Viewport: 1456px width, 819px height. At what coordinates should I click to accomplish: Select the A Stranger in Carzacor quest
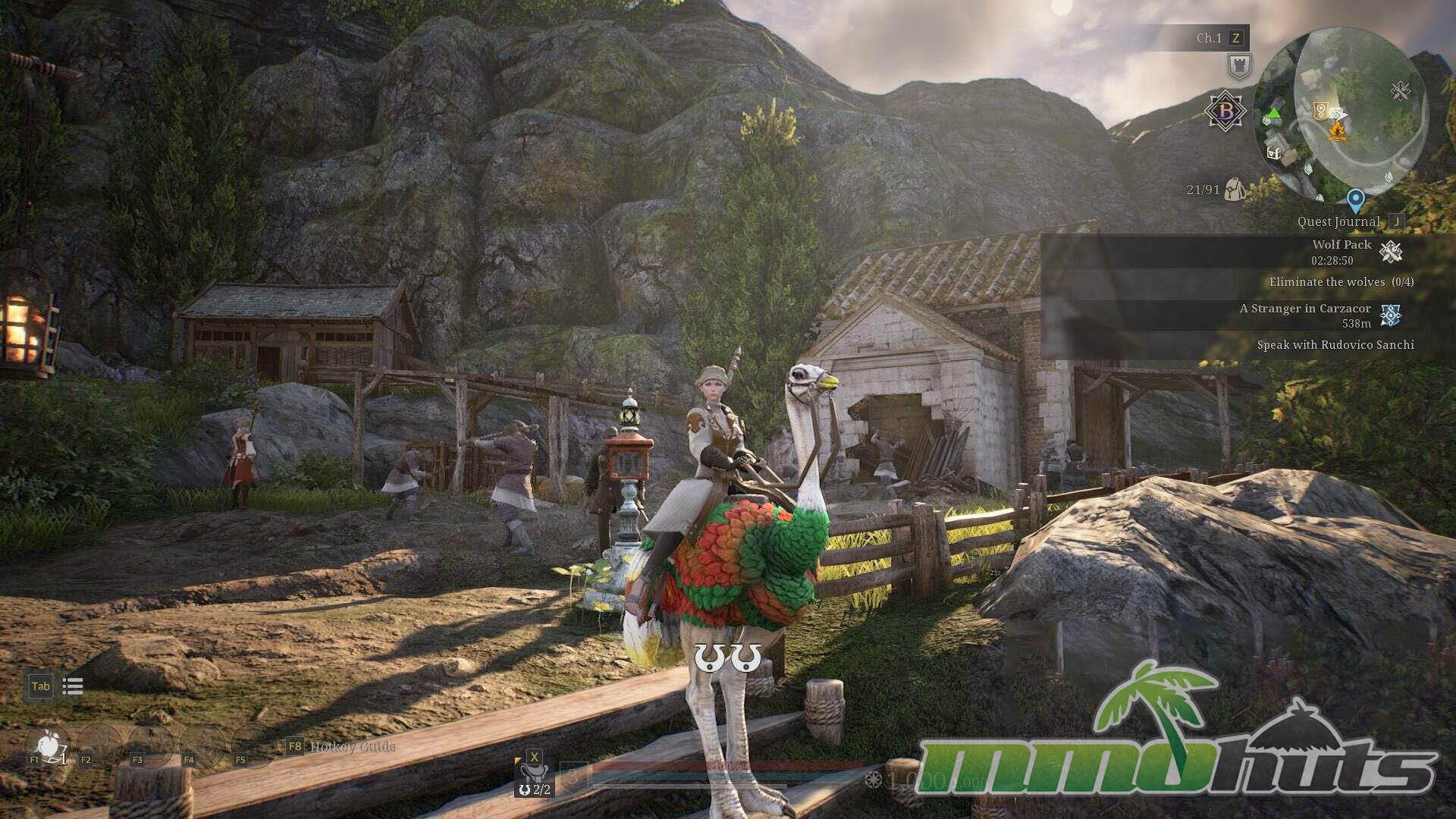click(x=1305, y=309)
